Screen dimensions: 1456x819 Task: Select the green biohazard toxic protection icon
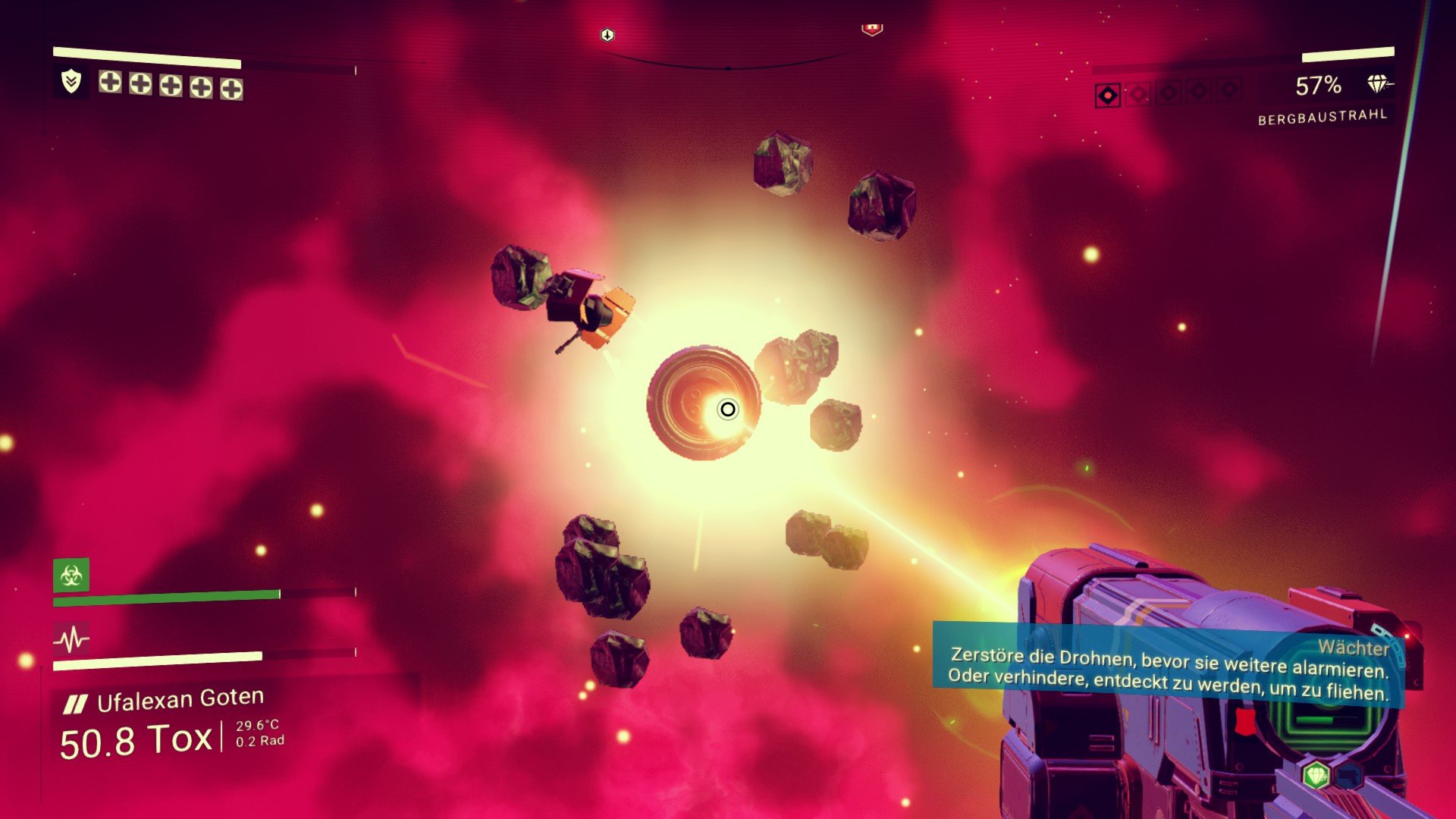[71, 576]
